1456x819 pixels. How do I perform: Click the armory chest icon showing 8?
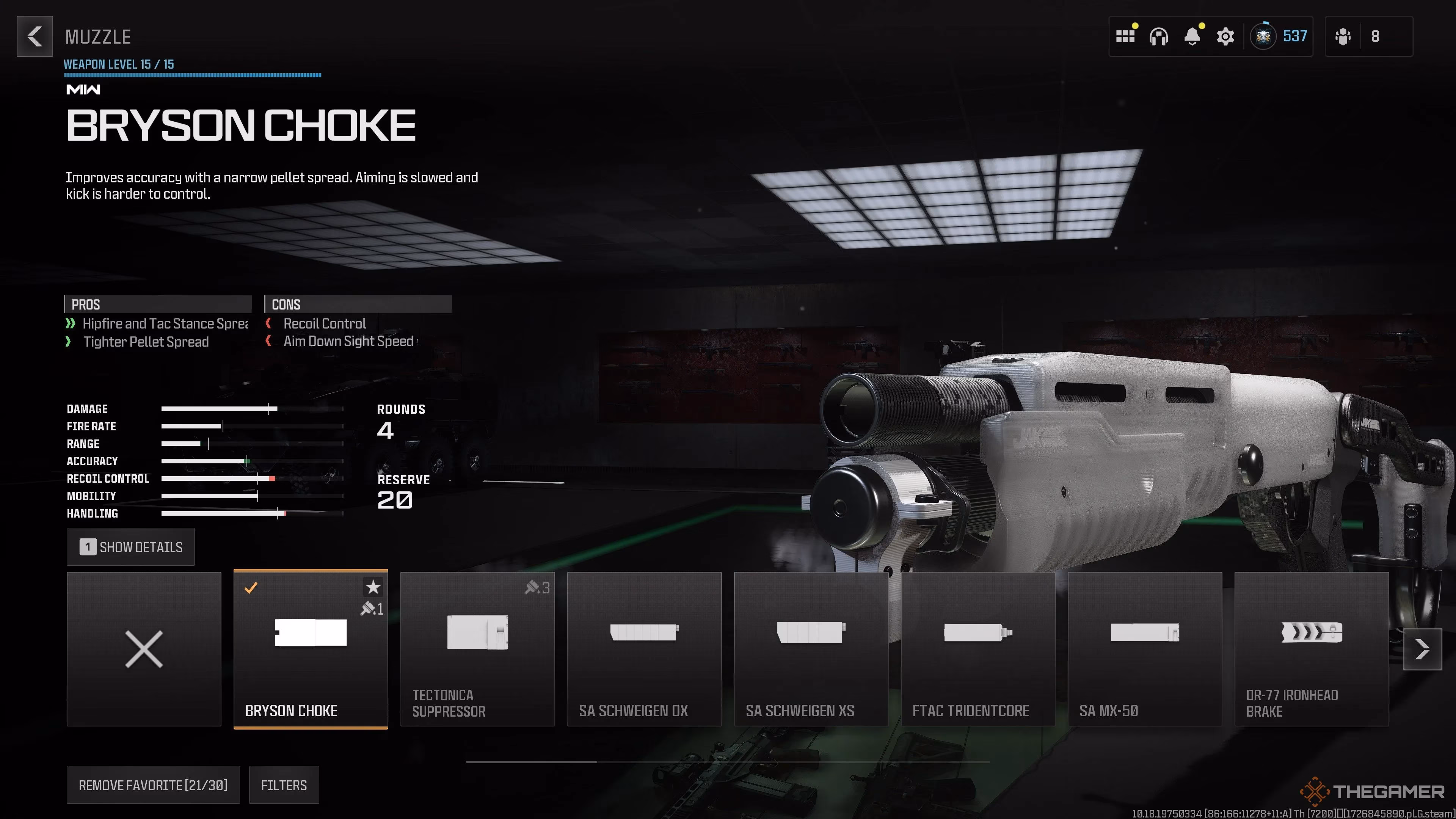coord(1343,36)
